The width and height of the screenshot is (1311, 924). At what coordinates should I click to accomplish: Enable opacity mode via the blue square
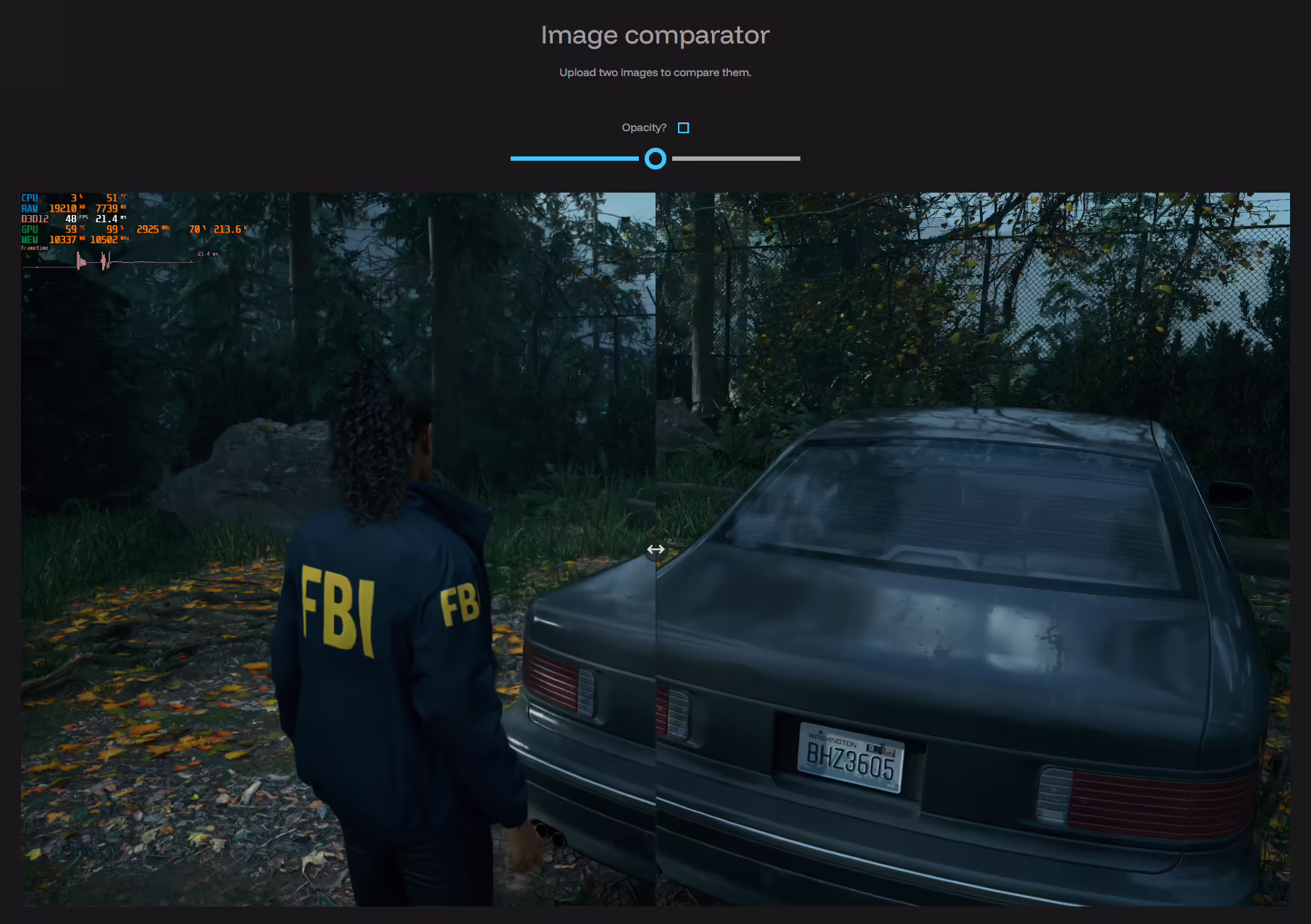(x=683, y=127)
